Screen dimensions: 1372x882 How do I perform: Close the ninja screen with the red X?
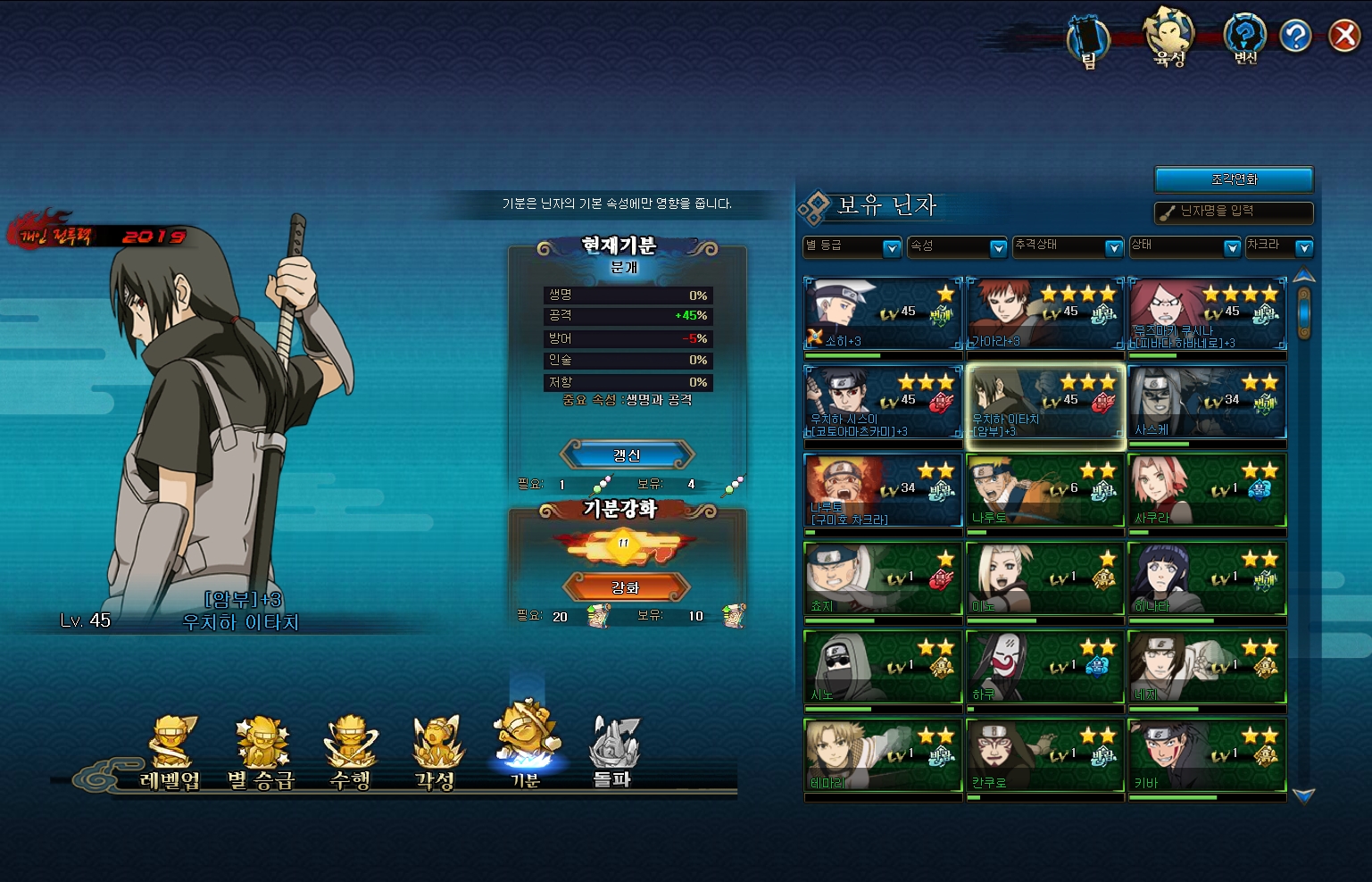click(x=1343, y=36)
